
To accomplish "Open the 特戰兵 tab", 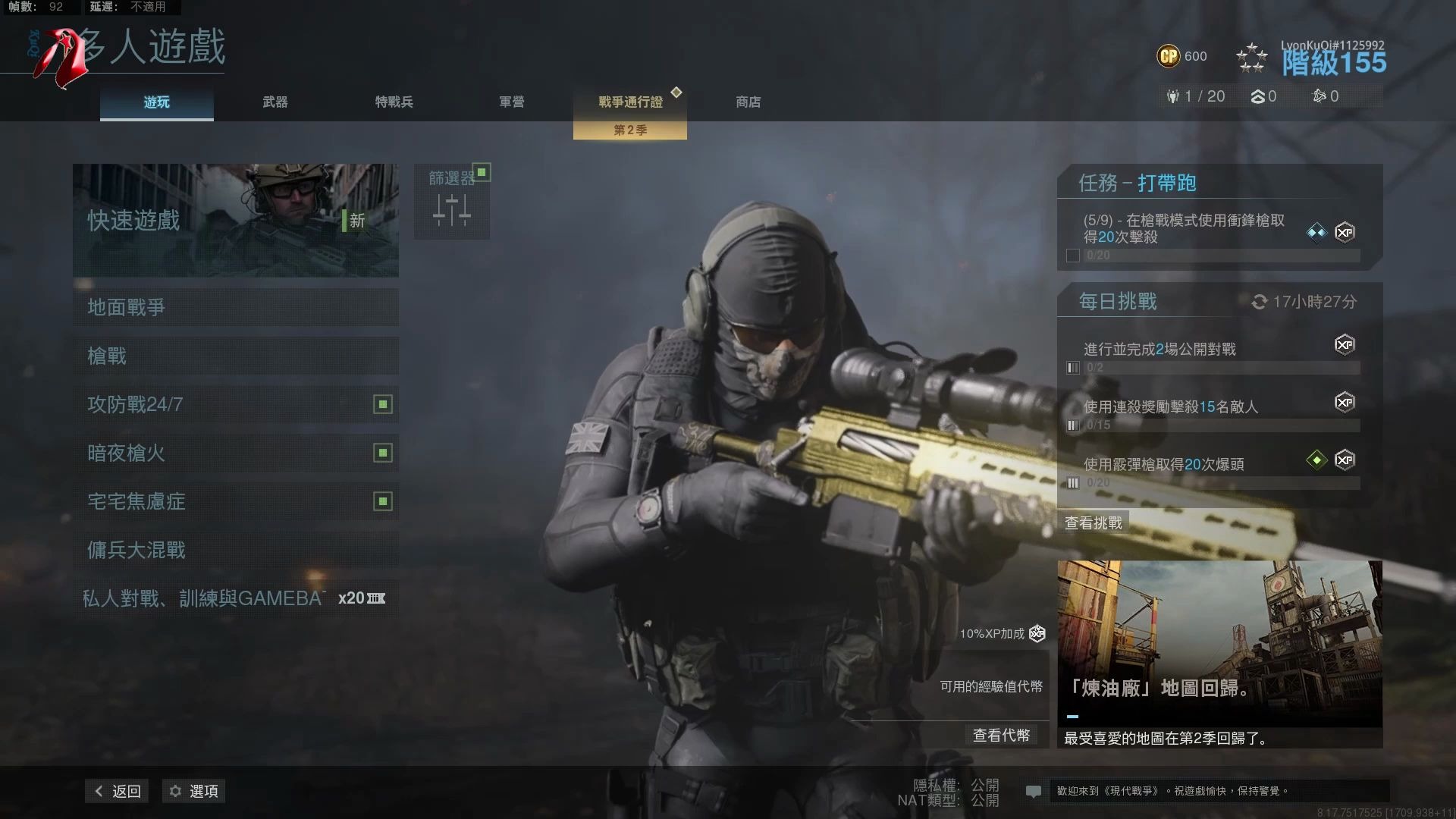I will pos(394,102).
